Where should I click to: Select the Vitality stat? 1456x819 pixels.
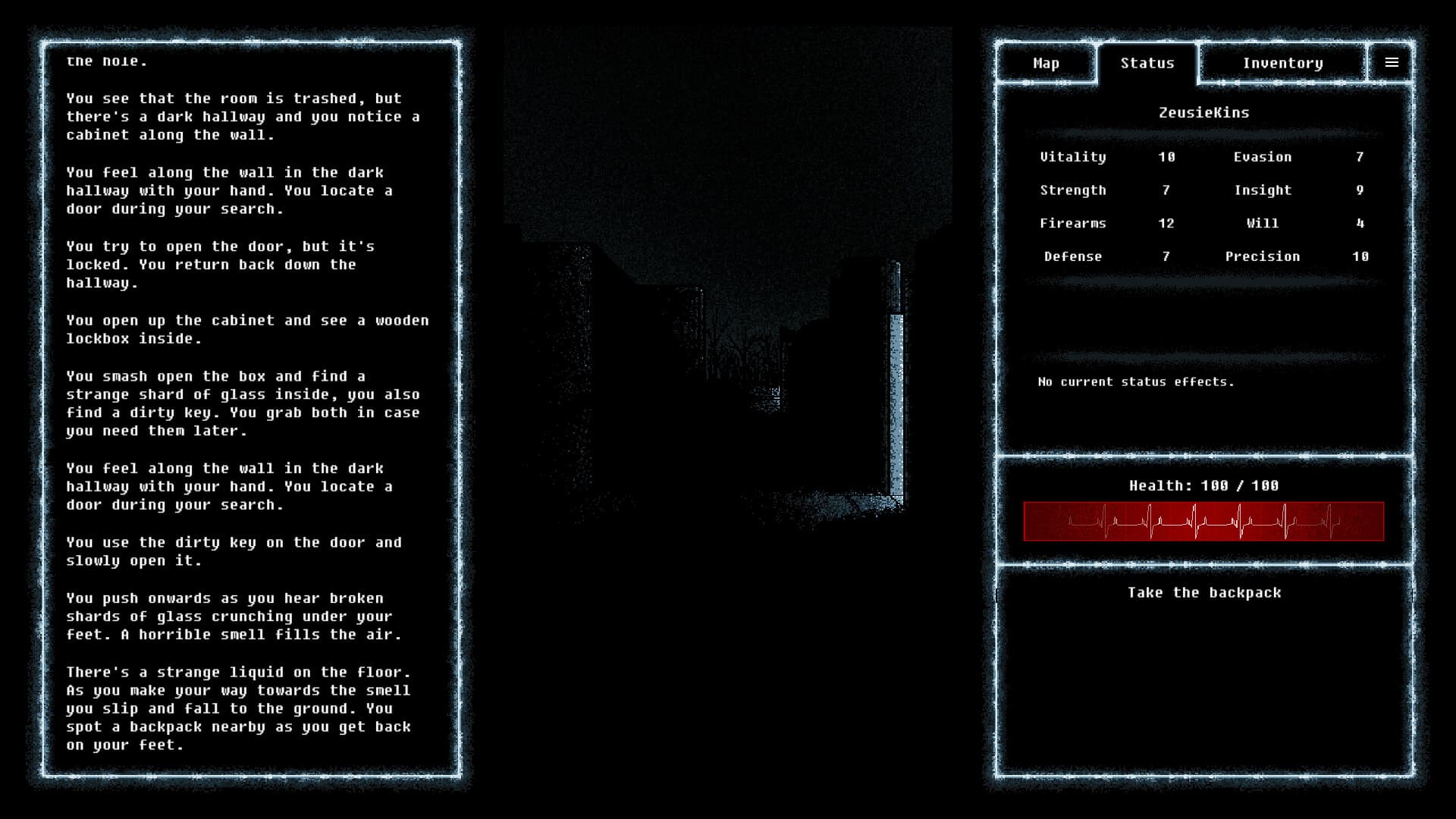(1074, 157)
